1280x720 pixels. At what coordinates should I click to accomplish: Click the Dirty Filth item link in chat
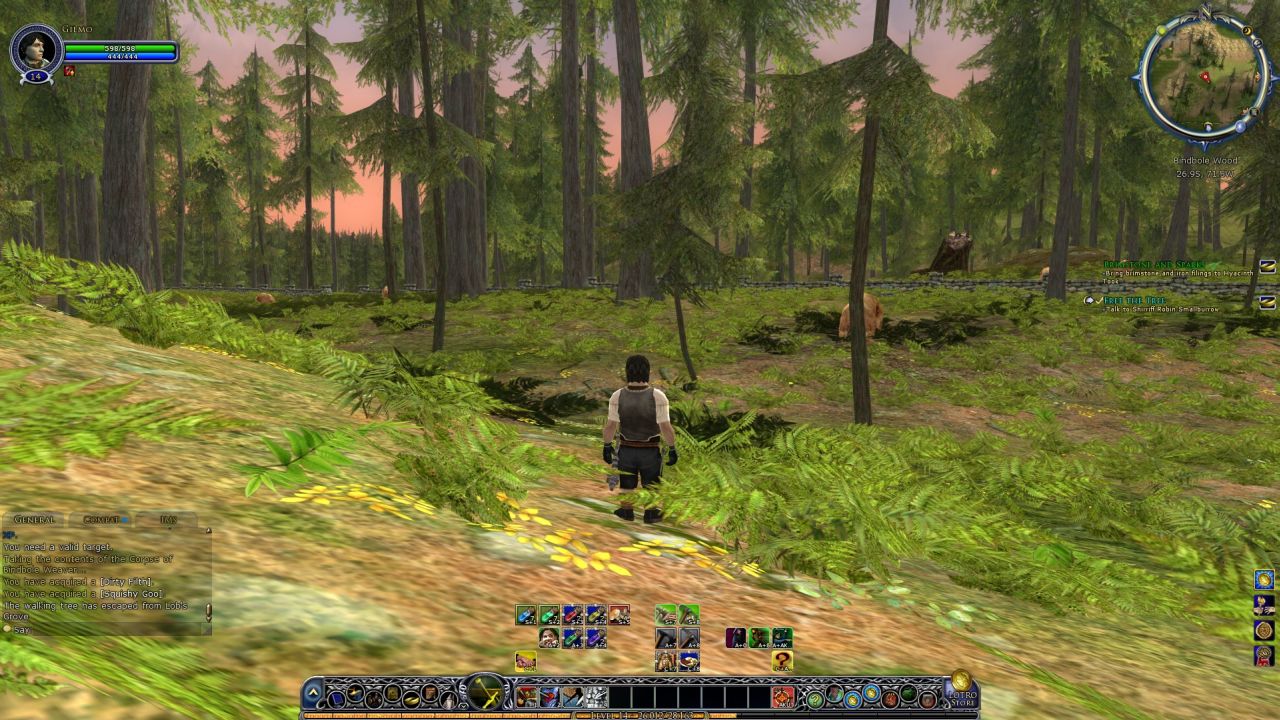pyautogui.click(x=124, y=582)
